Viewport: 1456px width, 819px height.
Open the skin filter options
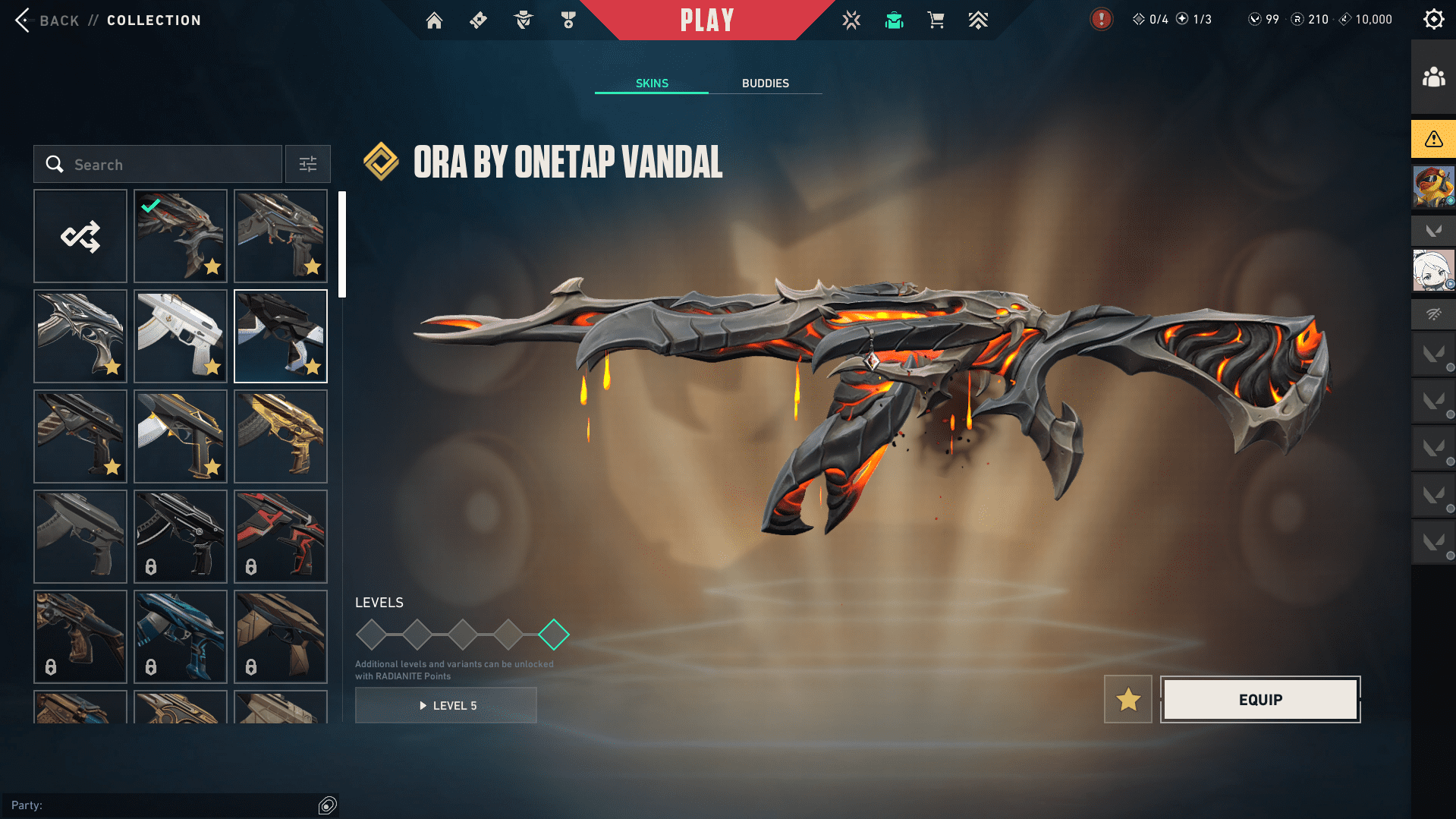[x=307, y=165]
